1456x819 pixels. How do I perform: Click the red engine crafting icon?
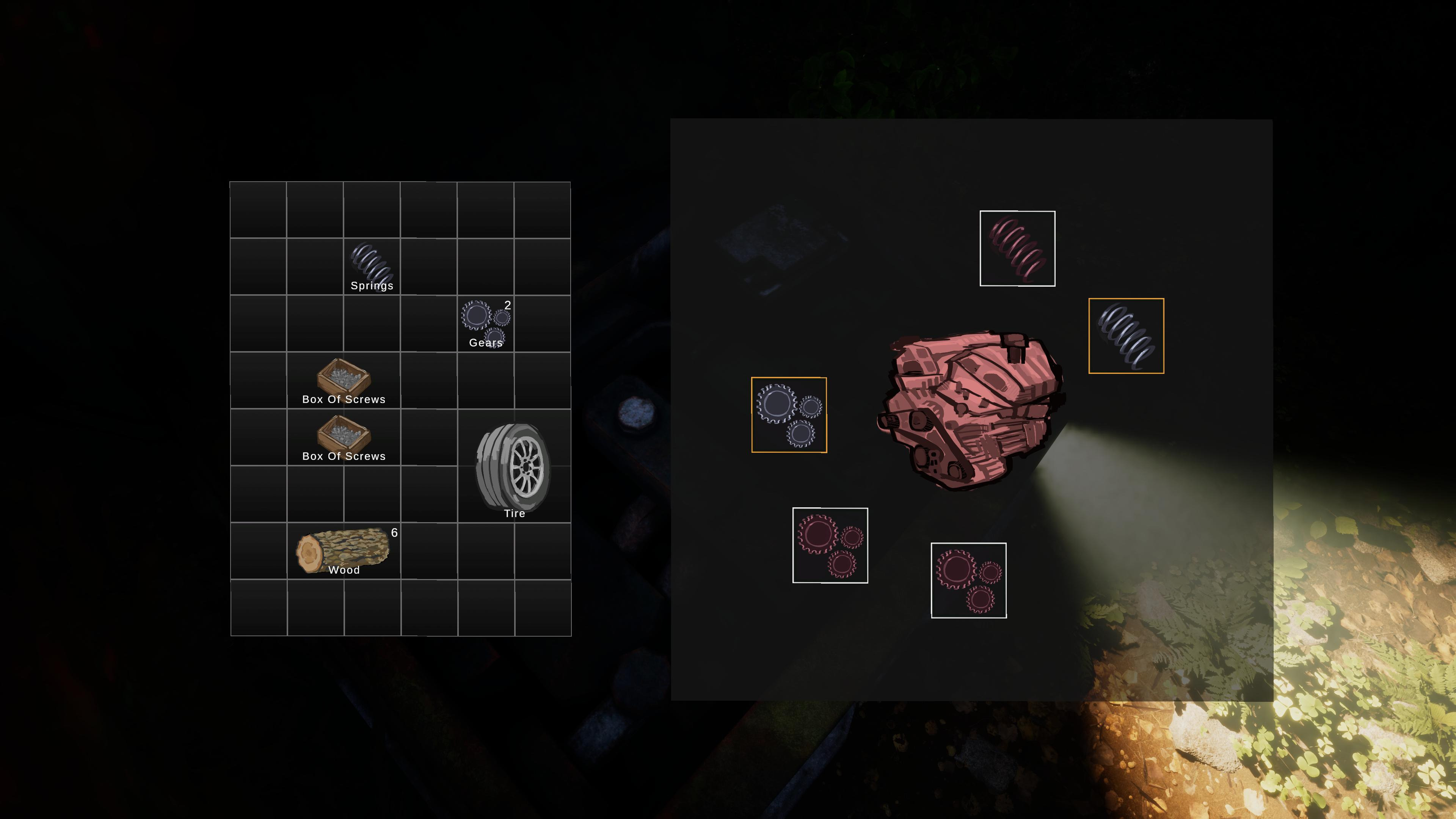coord(969,411)
